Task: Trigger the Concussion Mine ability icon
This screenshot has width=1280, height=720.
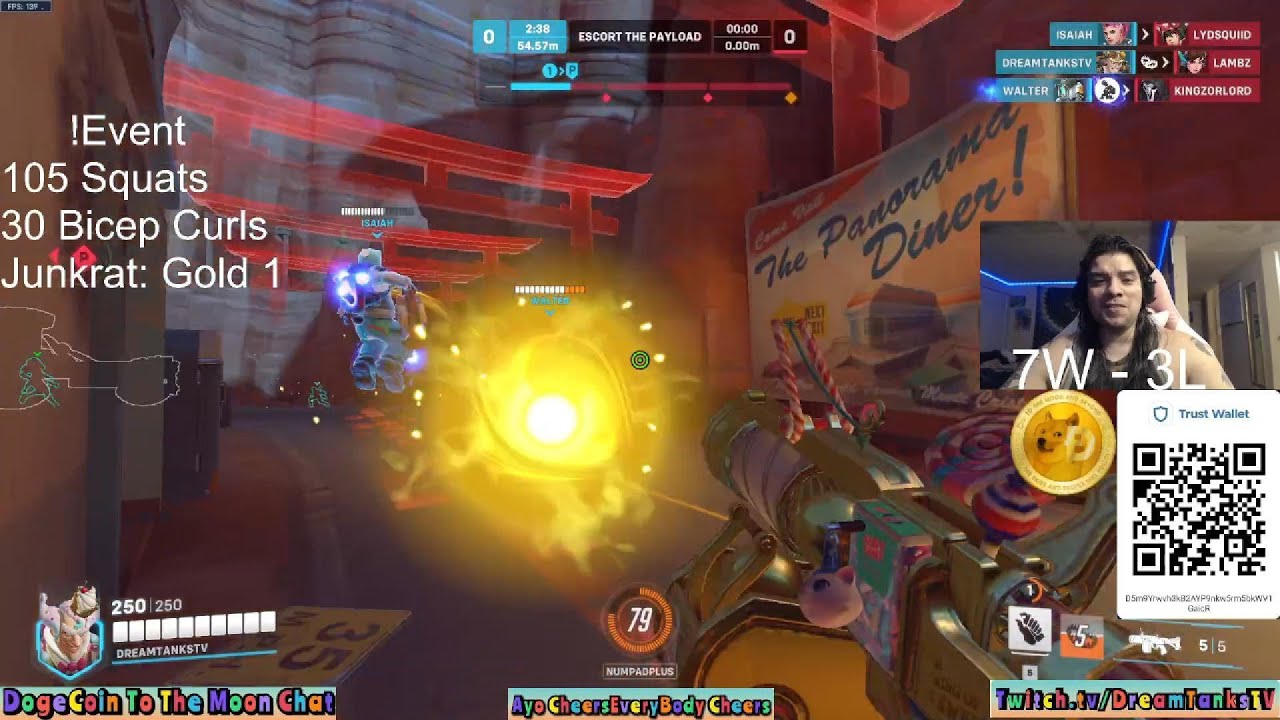Action: [x=1082, y=637]
